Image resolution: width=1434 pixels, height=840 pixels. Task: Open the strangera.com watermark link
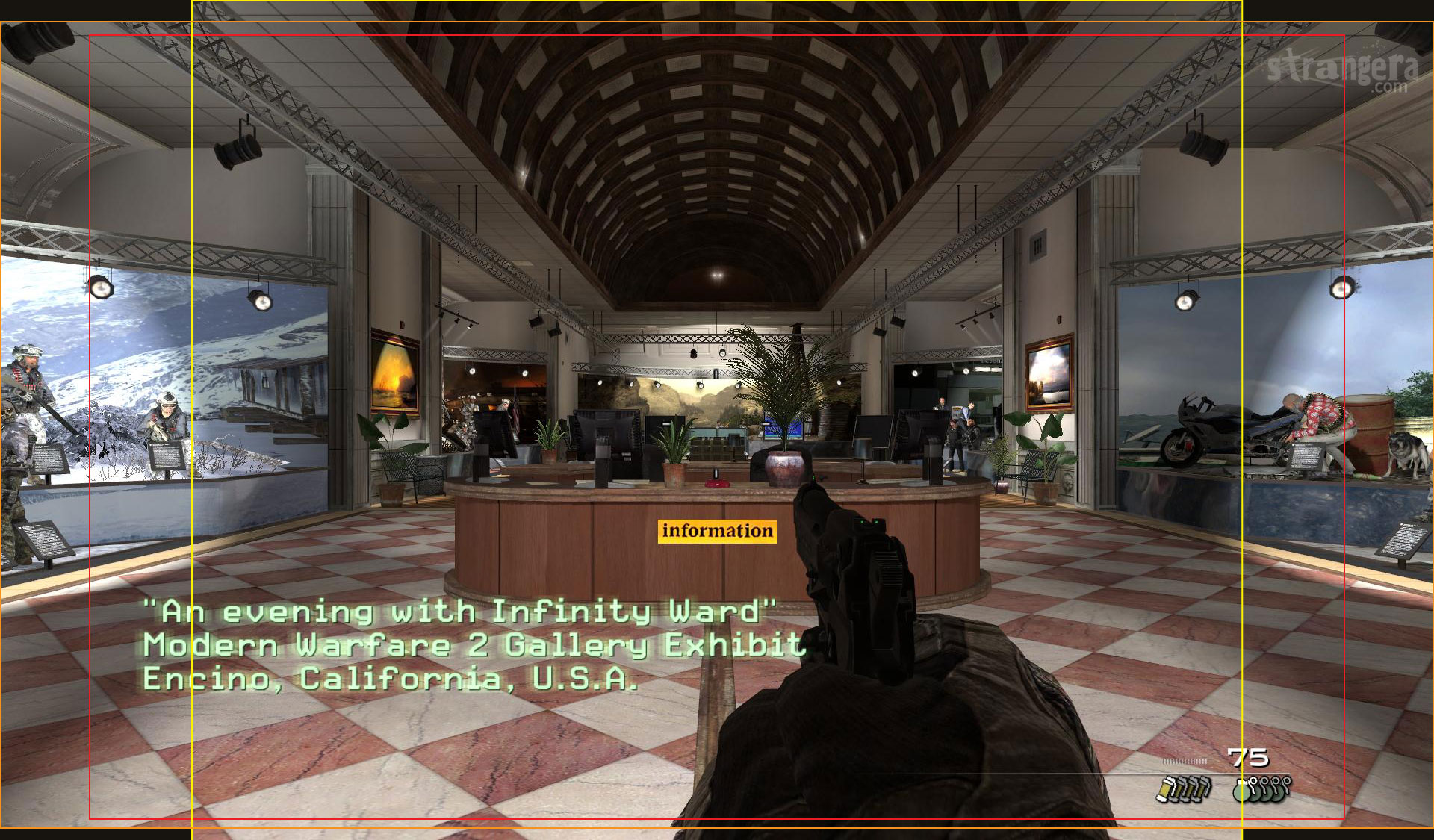pyautogui.click(x=1342, y=70)
